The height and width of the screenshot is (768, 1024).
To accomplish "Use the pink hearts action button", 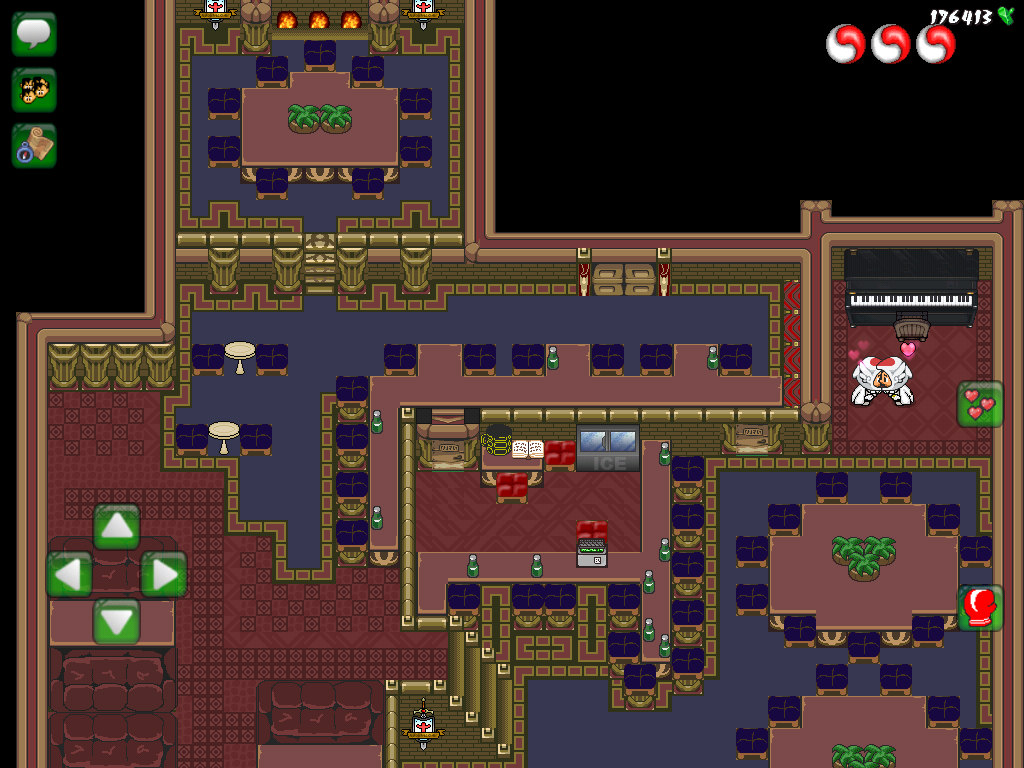I will (x=980, y=404).
